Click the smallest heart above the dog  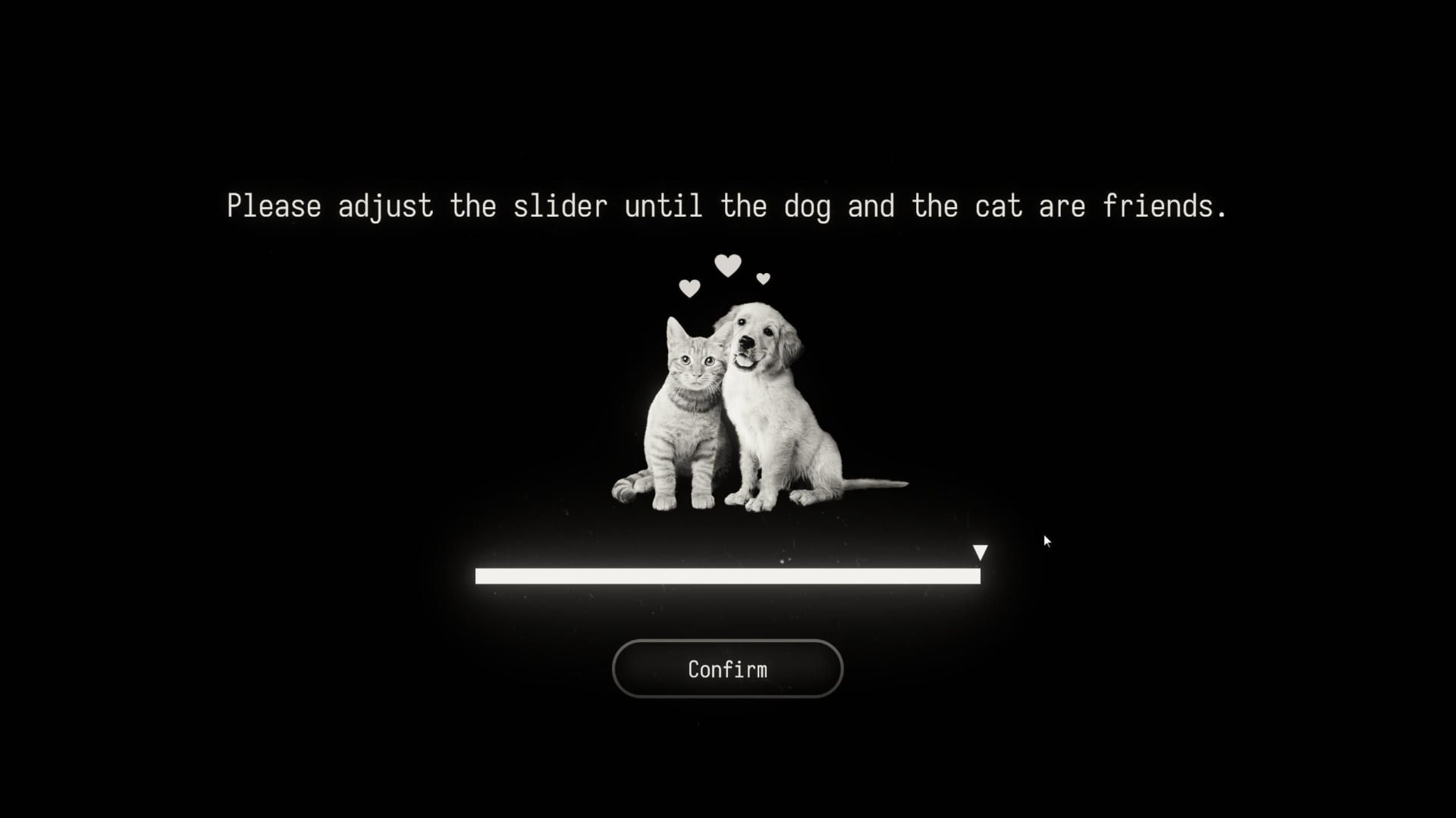(x=762, y=279)
